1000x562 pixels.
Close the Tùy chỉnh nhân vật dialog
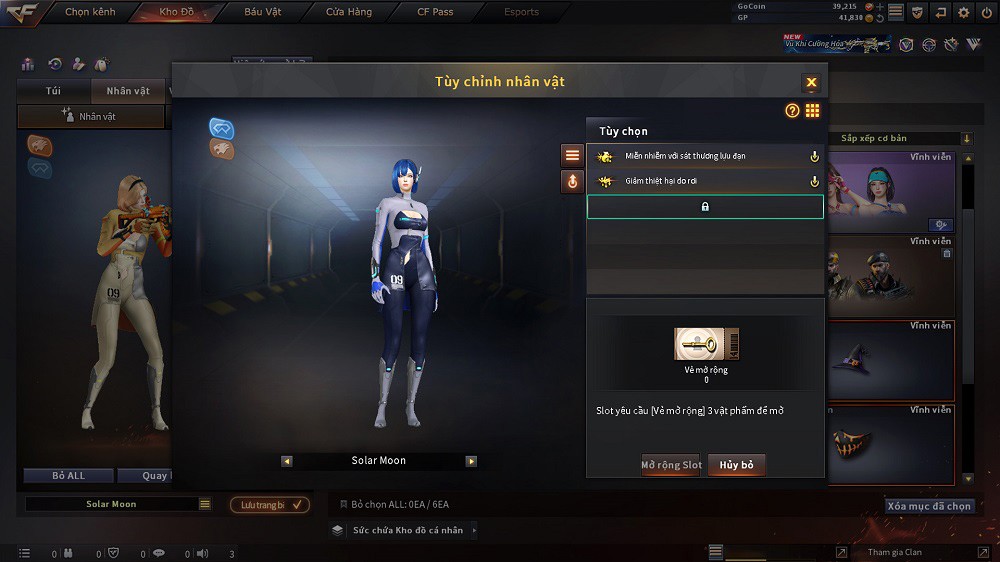[811, 82]
